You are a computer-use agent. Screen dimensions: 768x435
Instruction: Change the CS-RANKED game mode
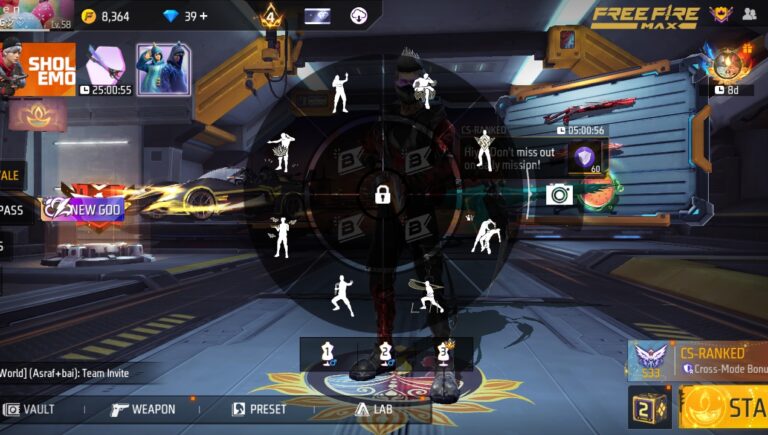pos(697,360)
